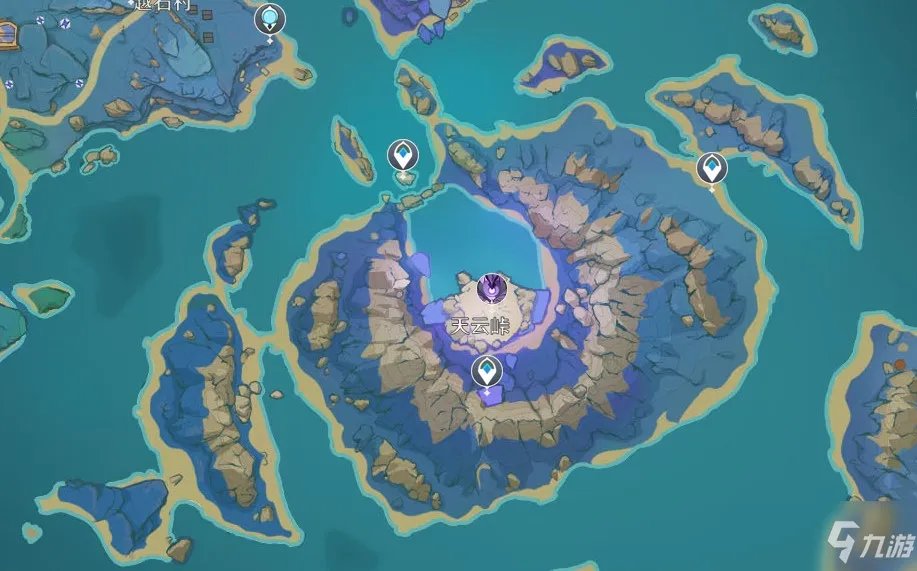Click the teleport waypoint below the 天云峠 label
Image resolution: width=917 pixels, height=571 pixels.
[x=487, y=372]
